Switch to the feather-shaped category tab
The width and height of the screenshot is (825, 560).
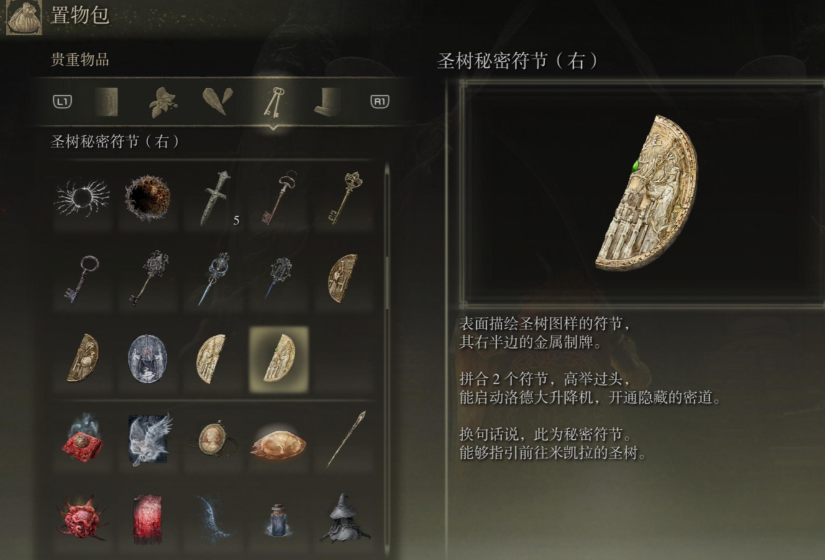tap(216, 101)
